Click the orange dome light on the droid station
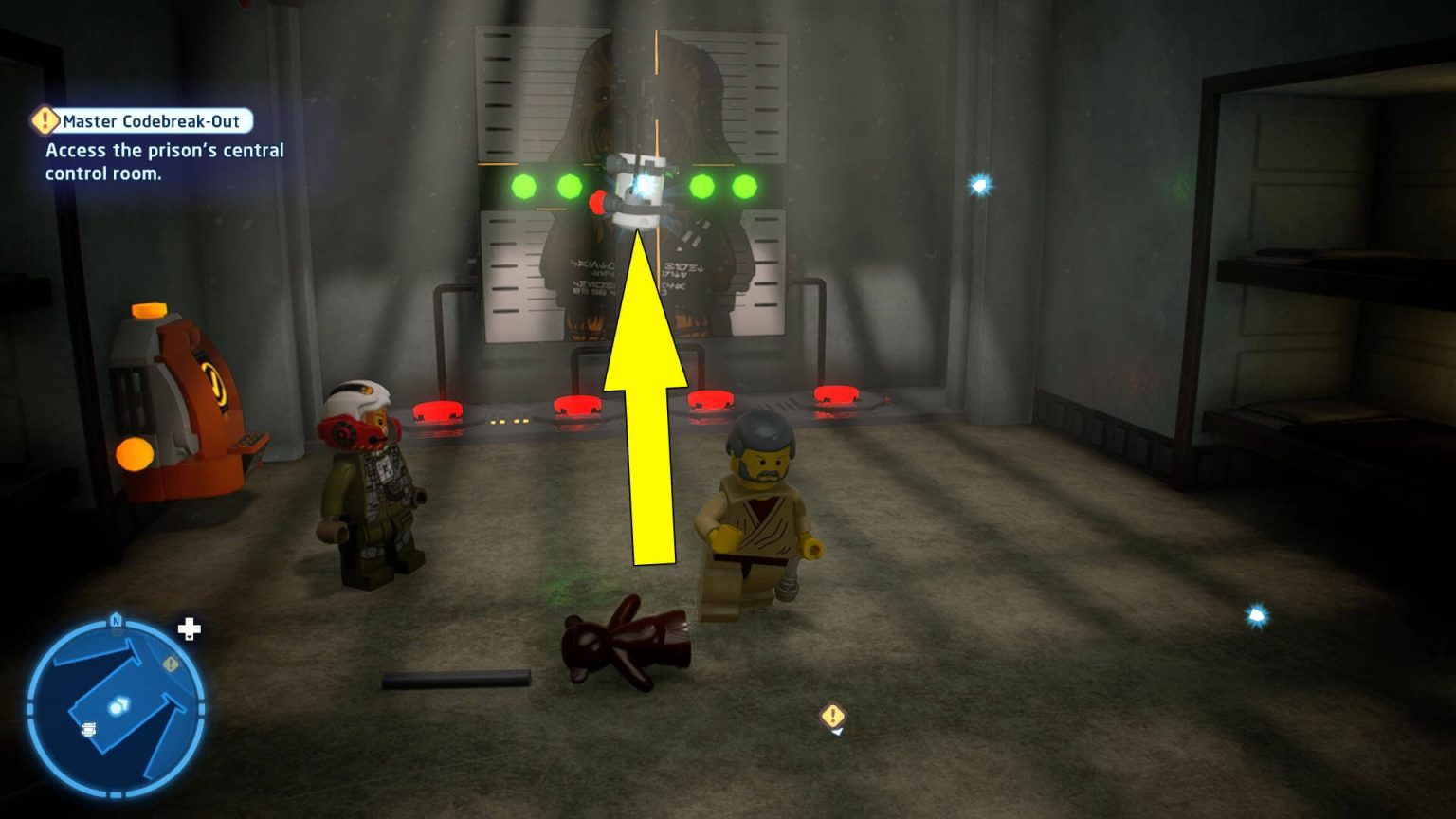1456x819 pixels. coord(148,311)
